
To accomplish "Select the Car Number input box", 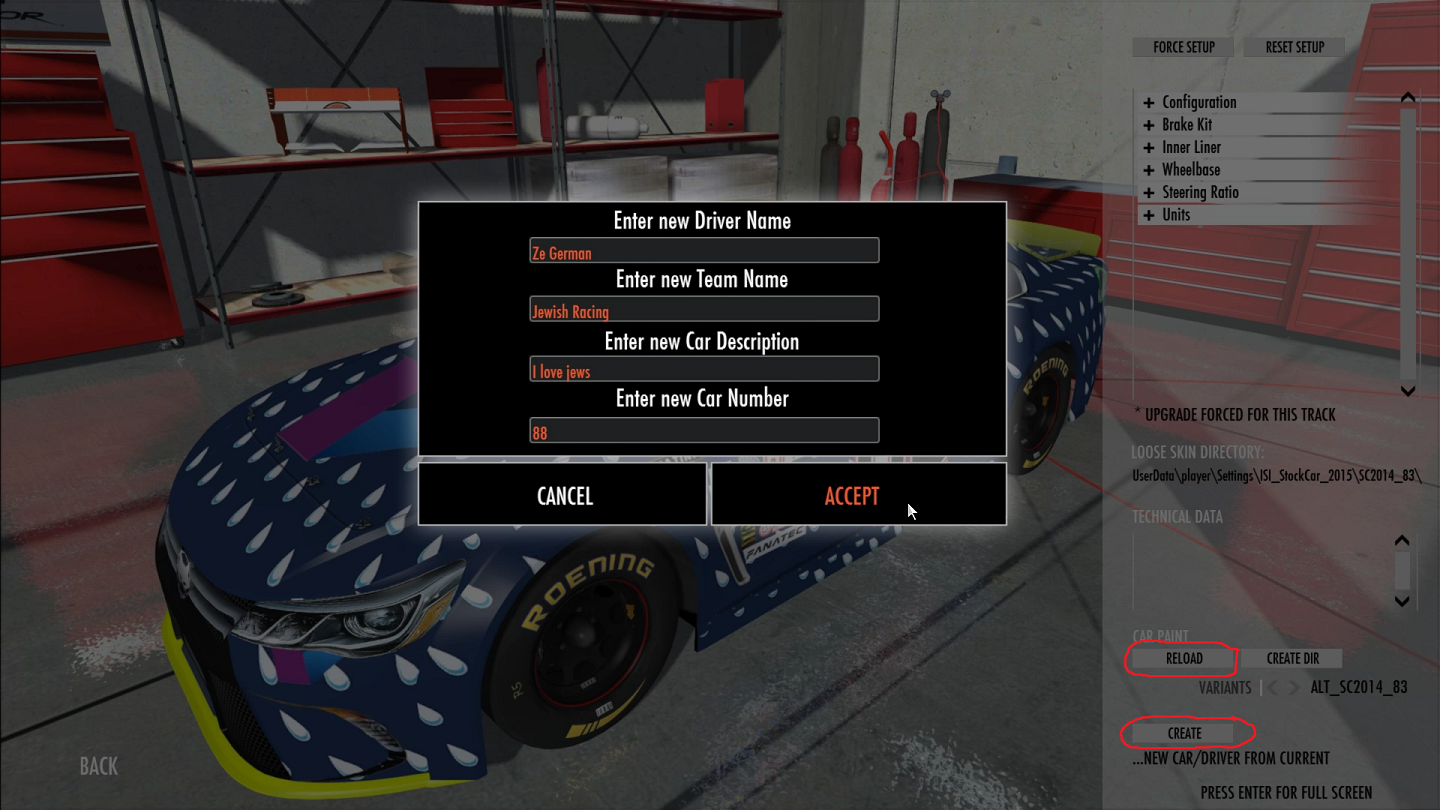I will click(x=704, y=431).
